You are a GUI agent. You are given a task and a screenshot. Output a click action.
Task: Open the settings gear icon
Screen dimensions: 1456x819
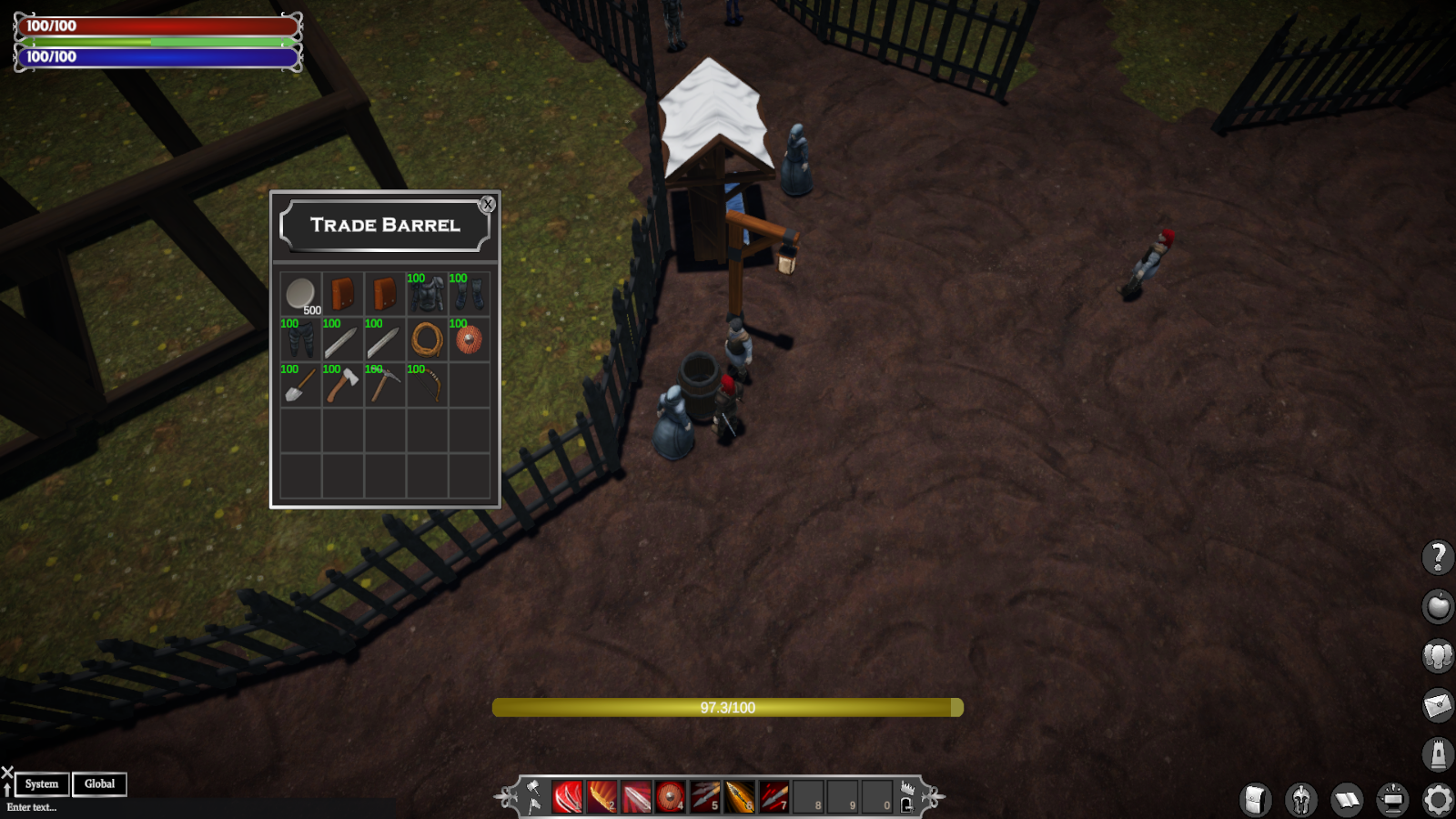1438,801
